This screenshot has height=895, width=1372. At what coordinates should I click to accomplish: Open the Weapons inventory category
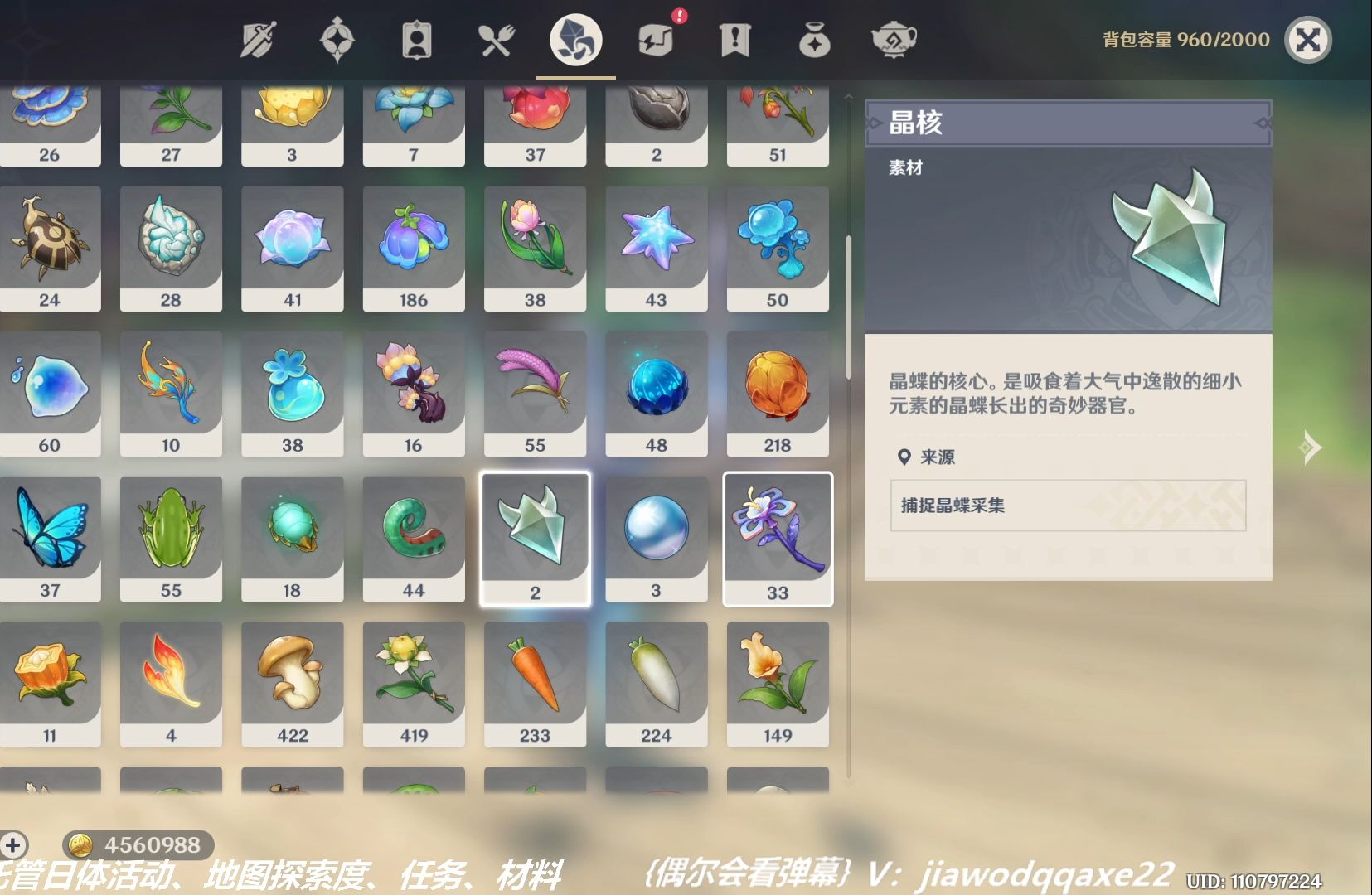259,37
